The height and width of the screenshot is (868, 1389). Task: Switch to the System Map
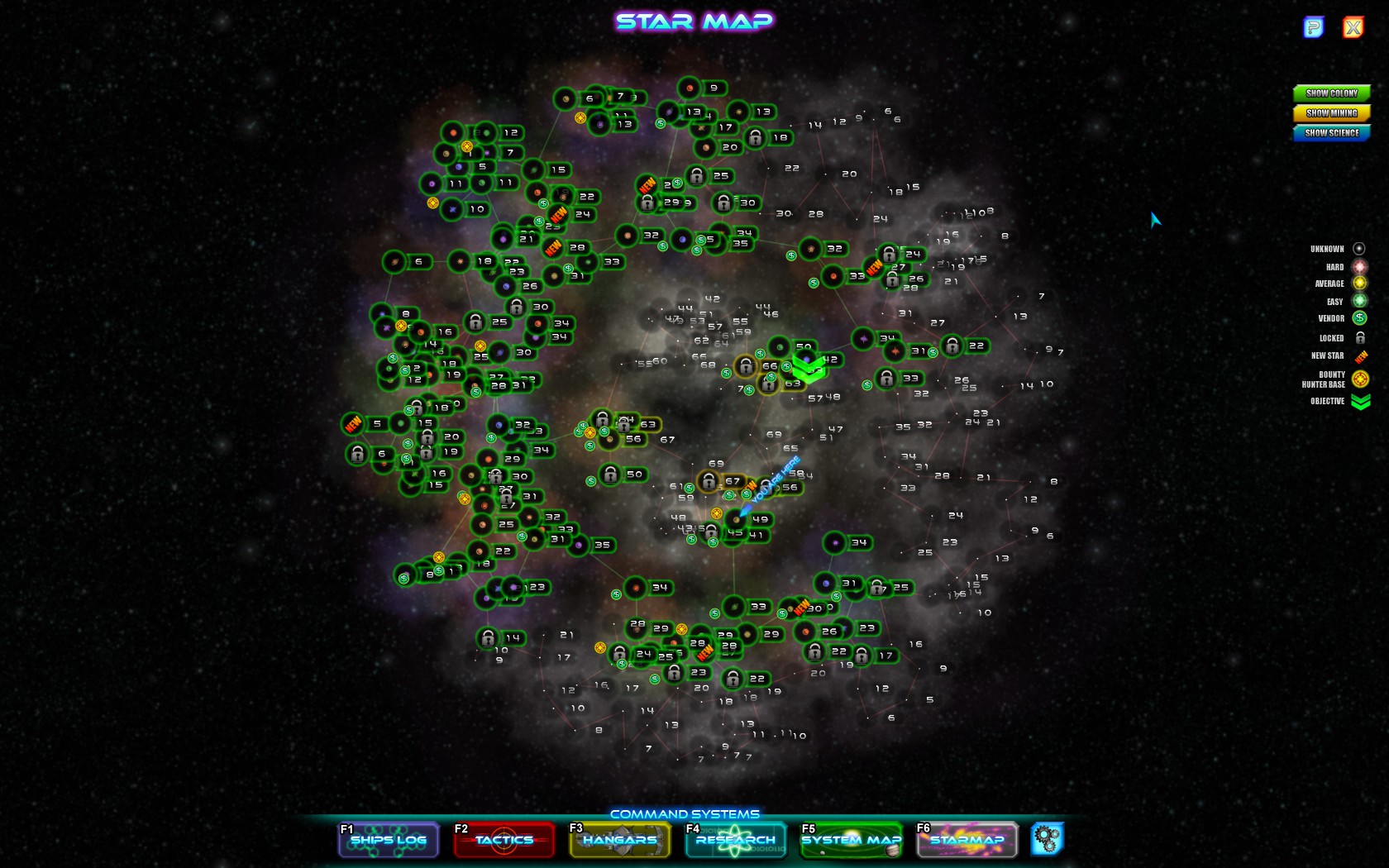click(851, 840)
